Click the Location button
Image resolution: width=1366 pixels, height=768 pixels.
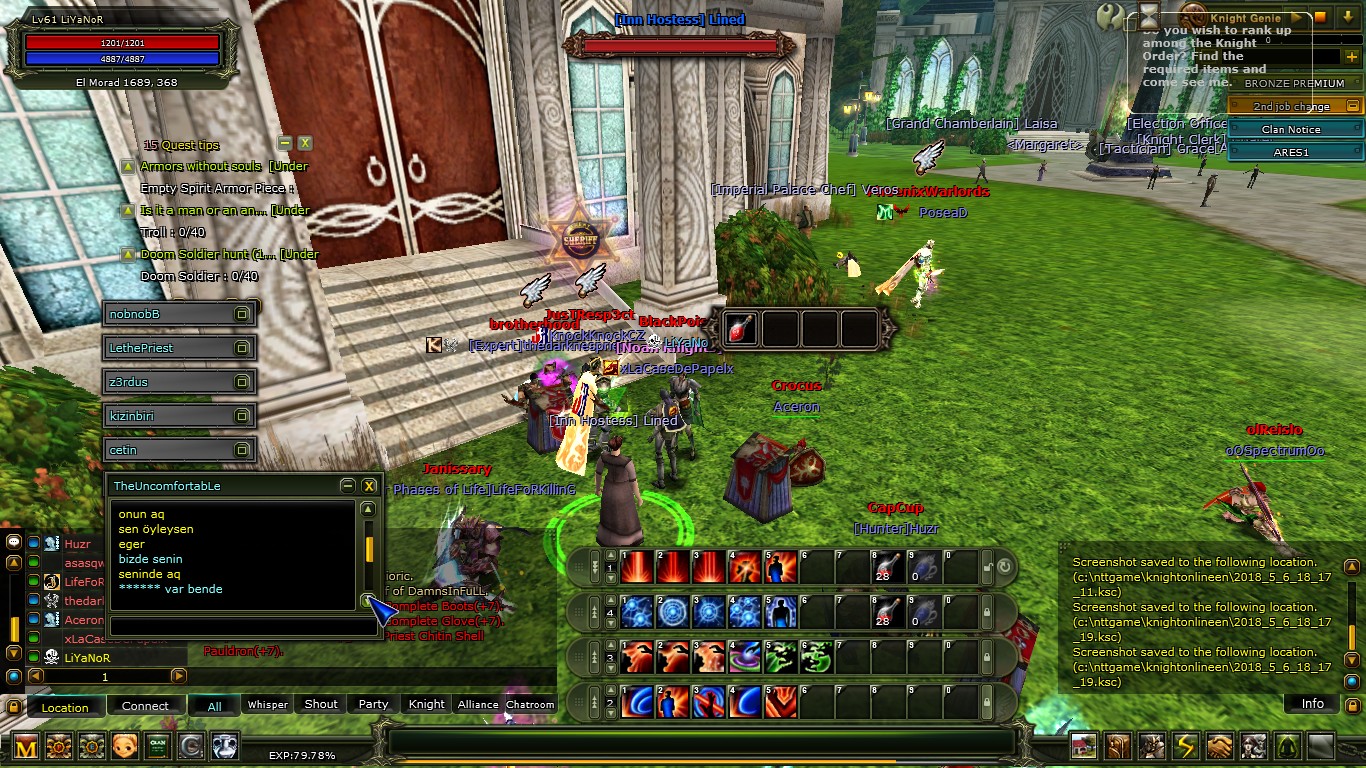point(65,707)
